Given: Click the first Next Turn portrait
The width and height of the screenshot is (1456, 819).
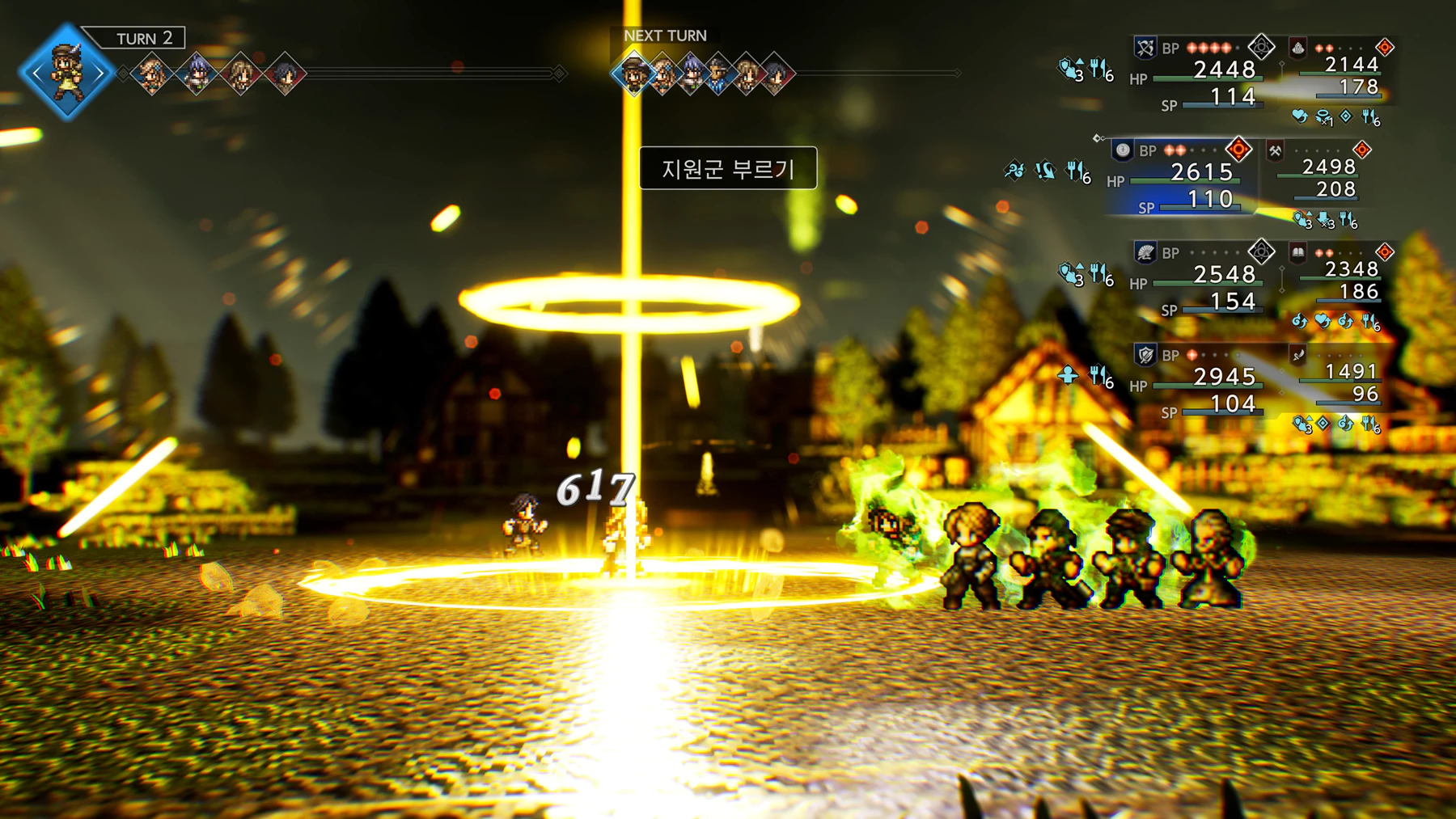Looking at the screenshot, I should 633,74.
